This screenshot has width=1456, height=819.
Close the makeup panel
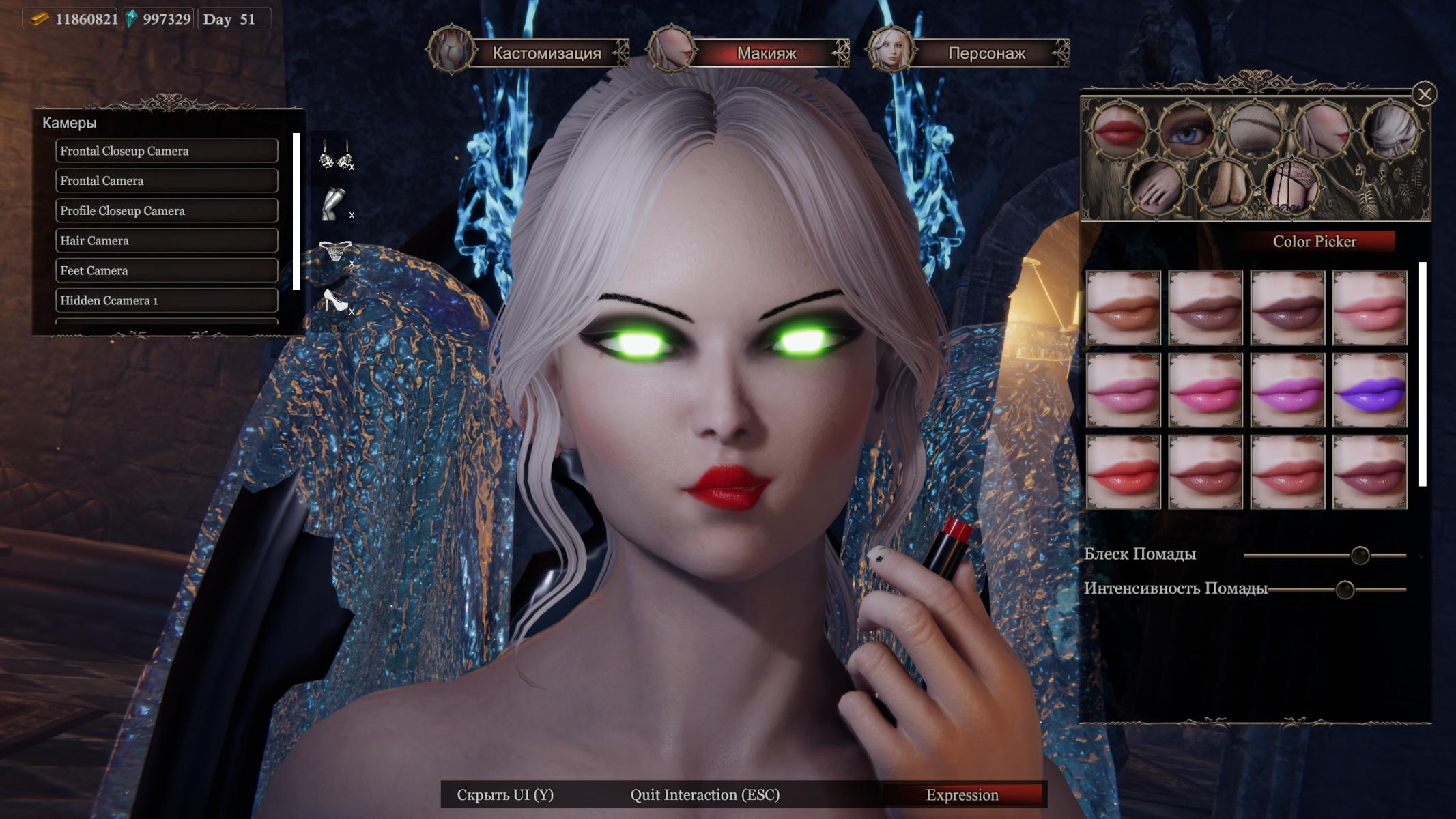[1424, 94]
